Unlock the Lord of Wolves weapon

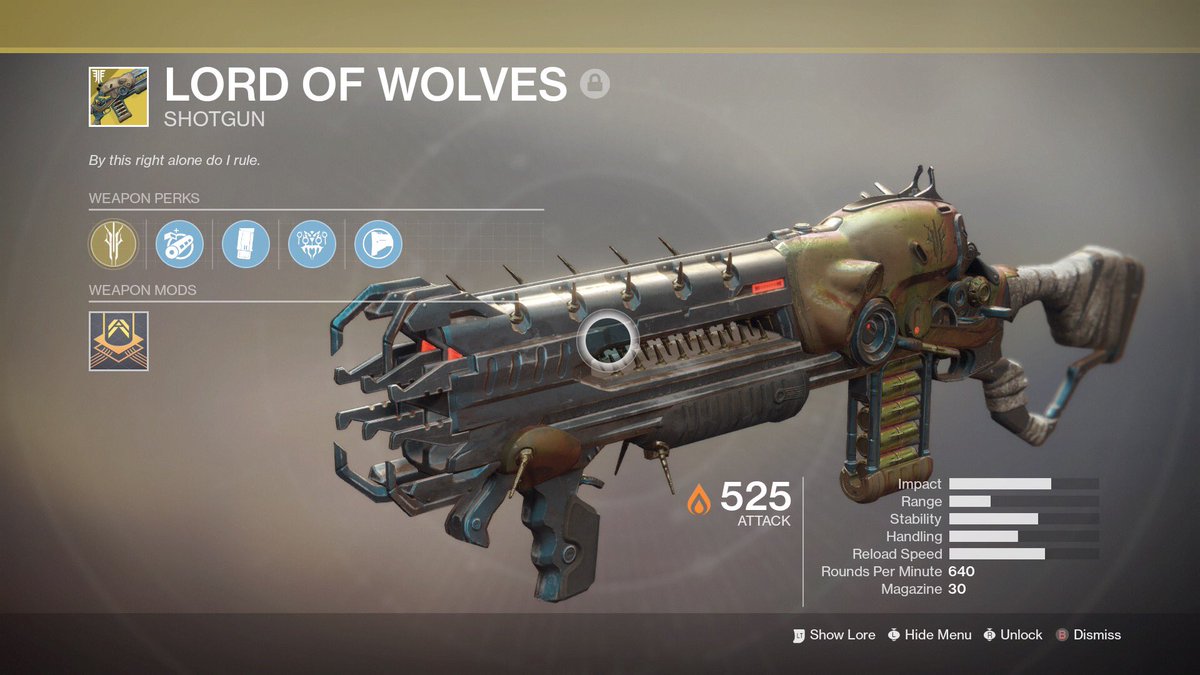(x=1012, y=635)
